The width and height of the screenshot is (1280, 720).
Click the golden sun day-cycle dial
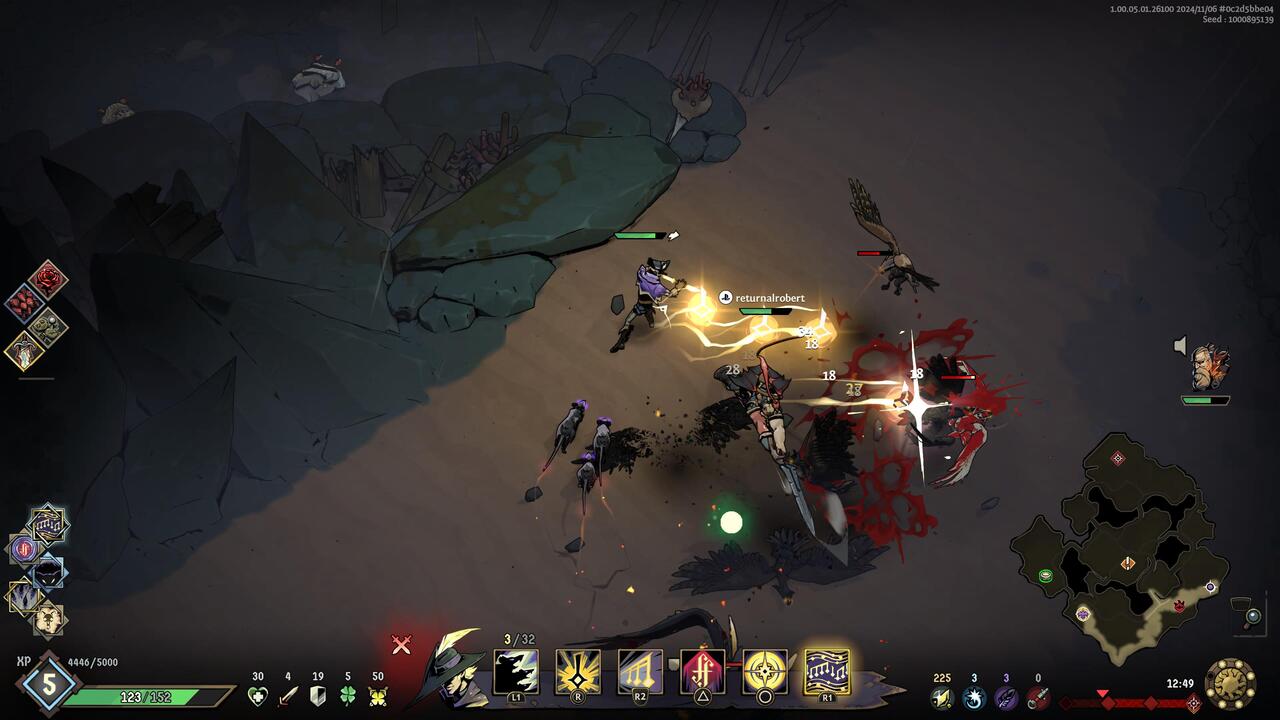[x=1230, y=684]
